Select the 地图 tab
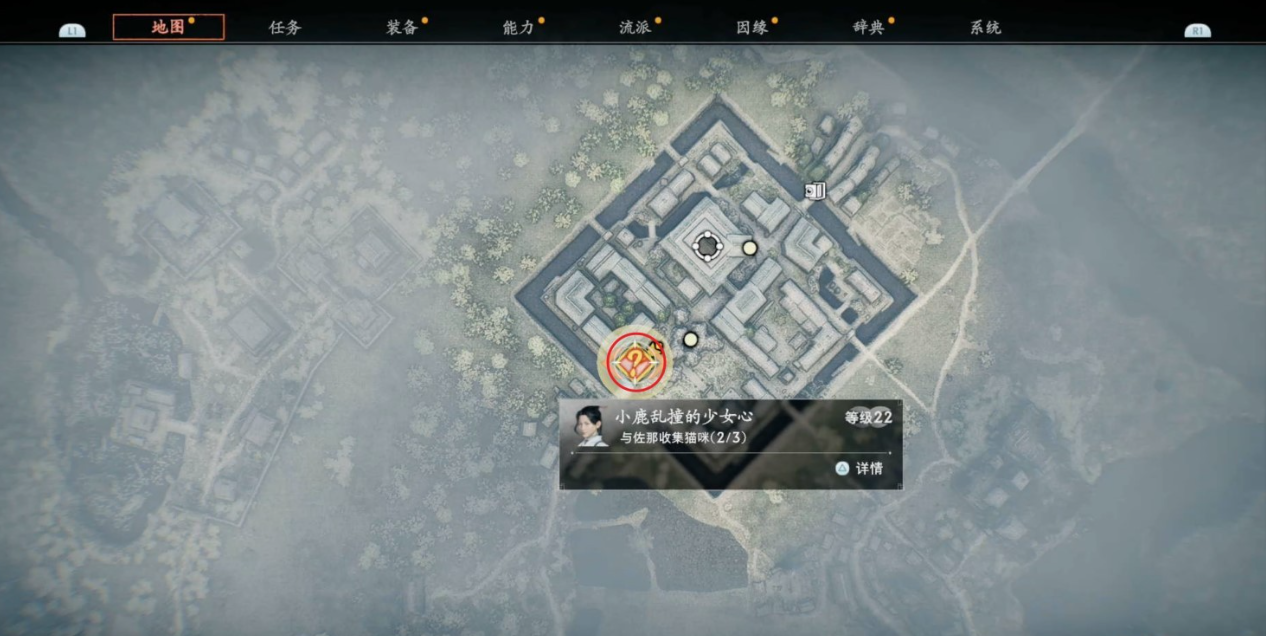1266x636 pixels. pyautogui.click(x=168, y=27)
